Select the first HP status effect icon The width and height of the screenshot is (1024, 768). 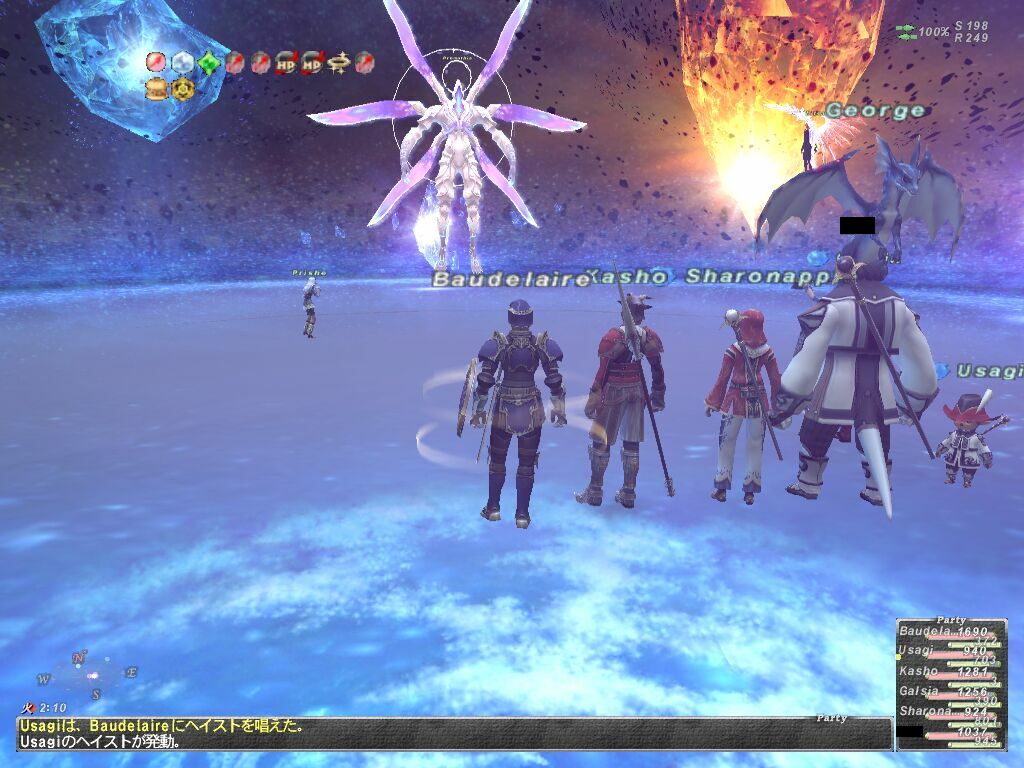tap(286, 63)
